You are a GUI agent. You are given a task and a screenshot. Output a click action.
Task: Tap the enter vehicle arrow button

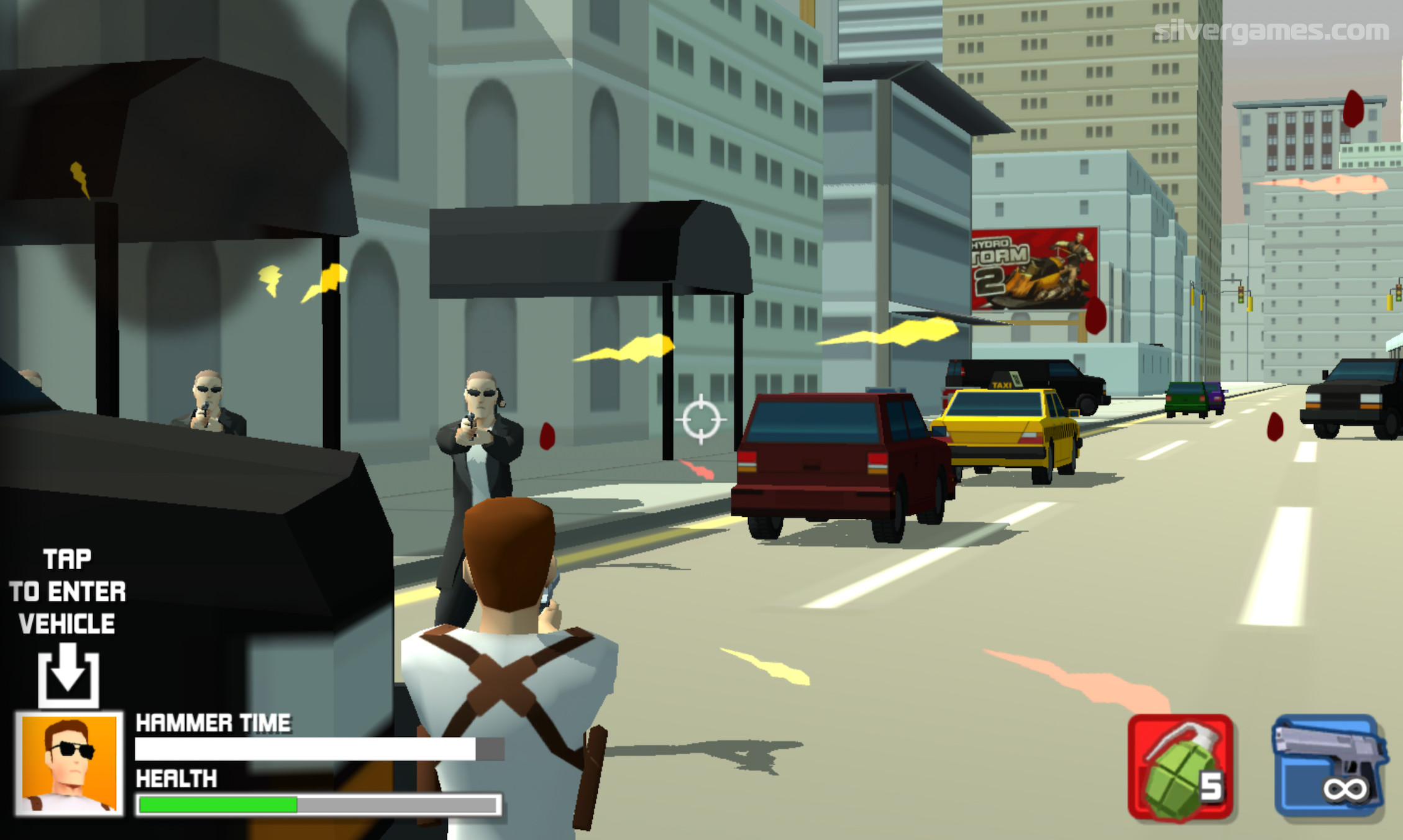[x=68, y=677]
